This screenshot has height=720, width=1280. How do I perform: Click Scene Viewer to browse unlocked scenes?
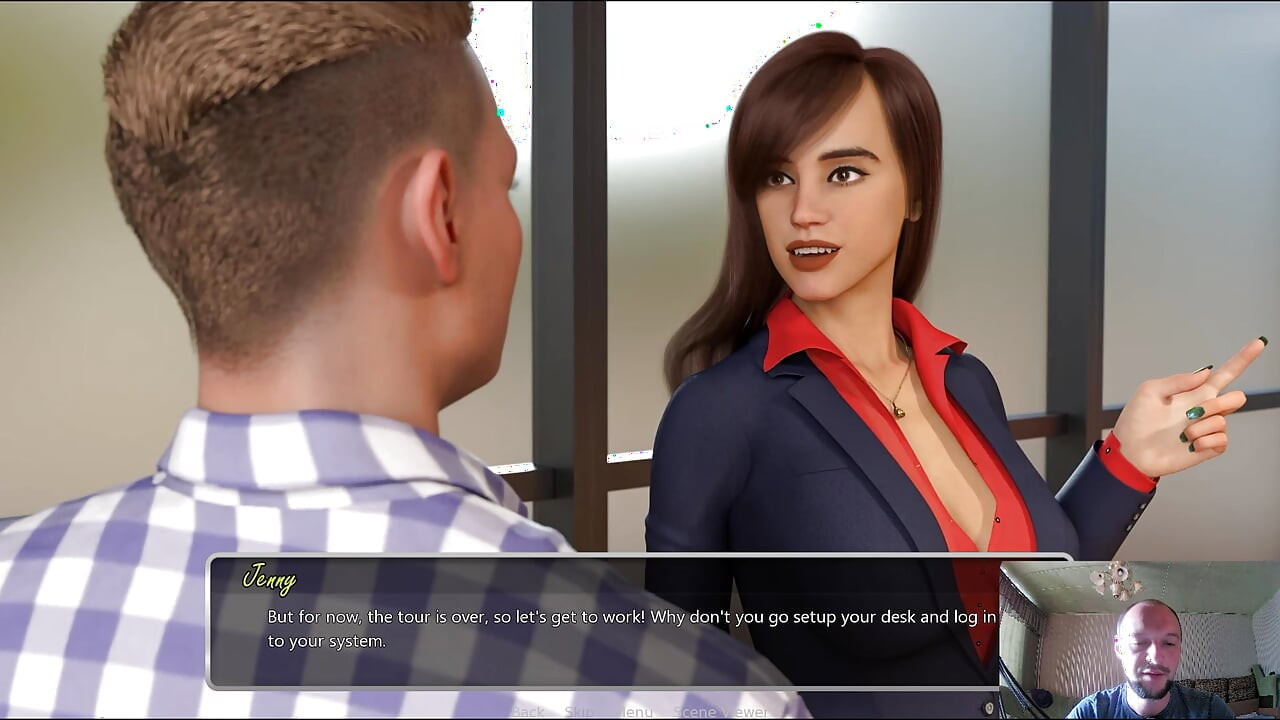click(x=720, y=711)
